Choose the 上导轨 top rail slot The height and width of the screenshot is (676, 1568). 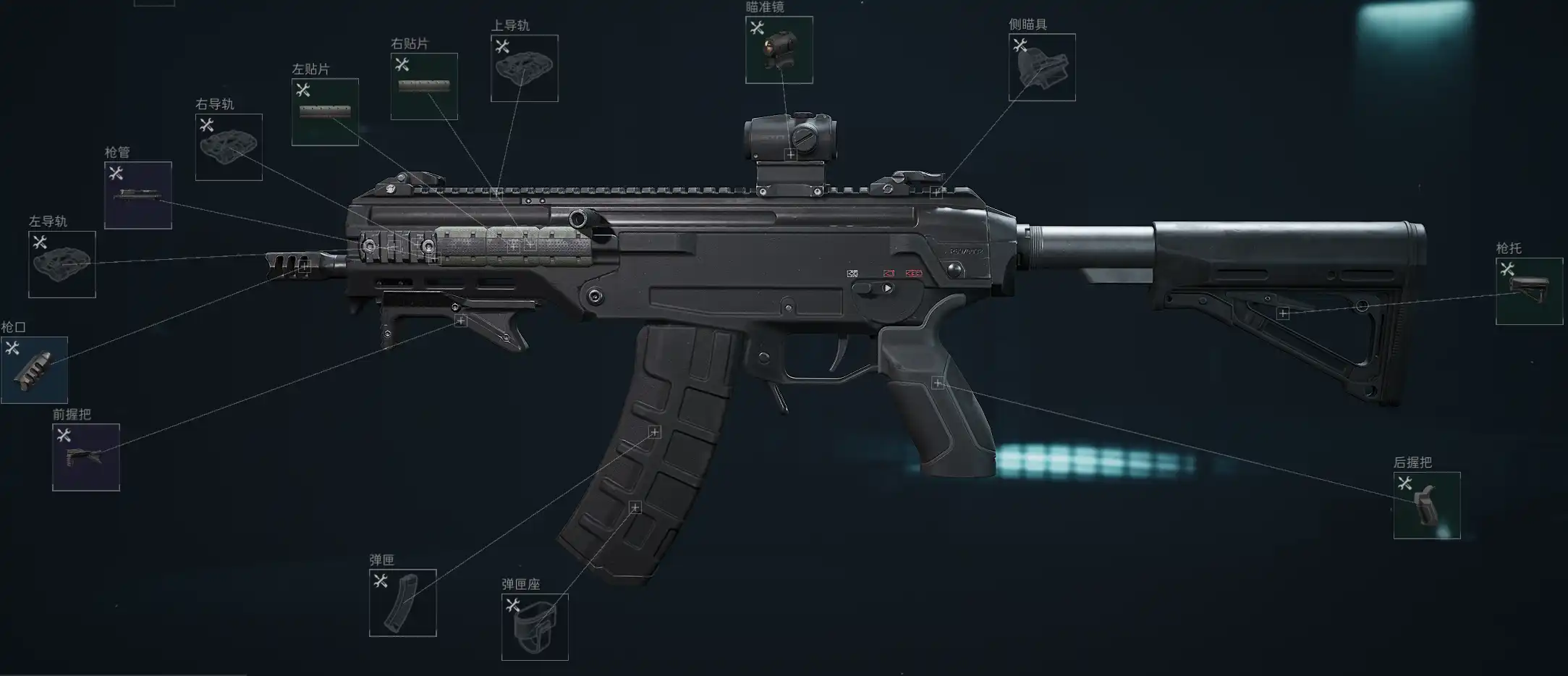point(524,68)
